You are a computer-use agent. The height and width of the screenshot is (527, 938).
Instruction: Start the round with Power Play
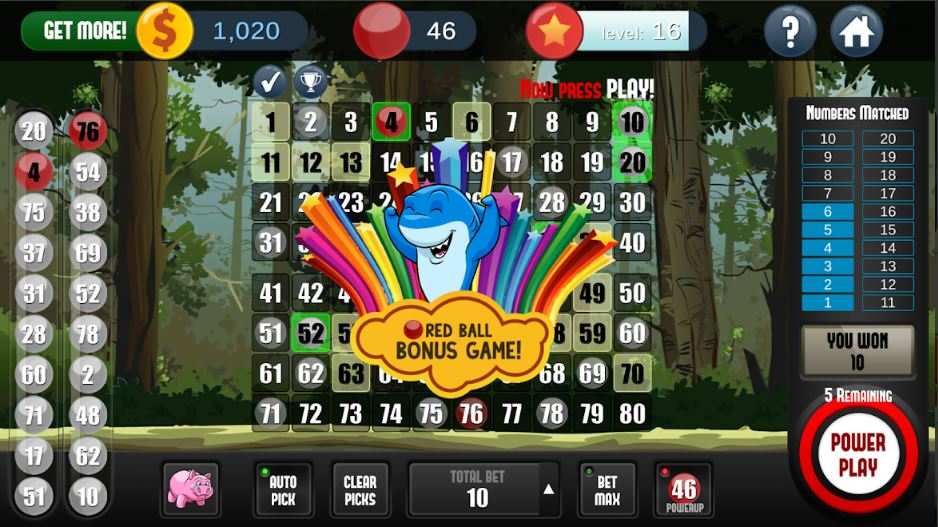click(x=857, y=455)
